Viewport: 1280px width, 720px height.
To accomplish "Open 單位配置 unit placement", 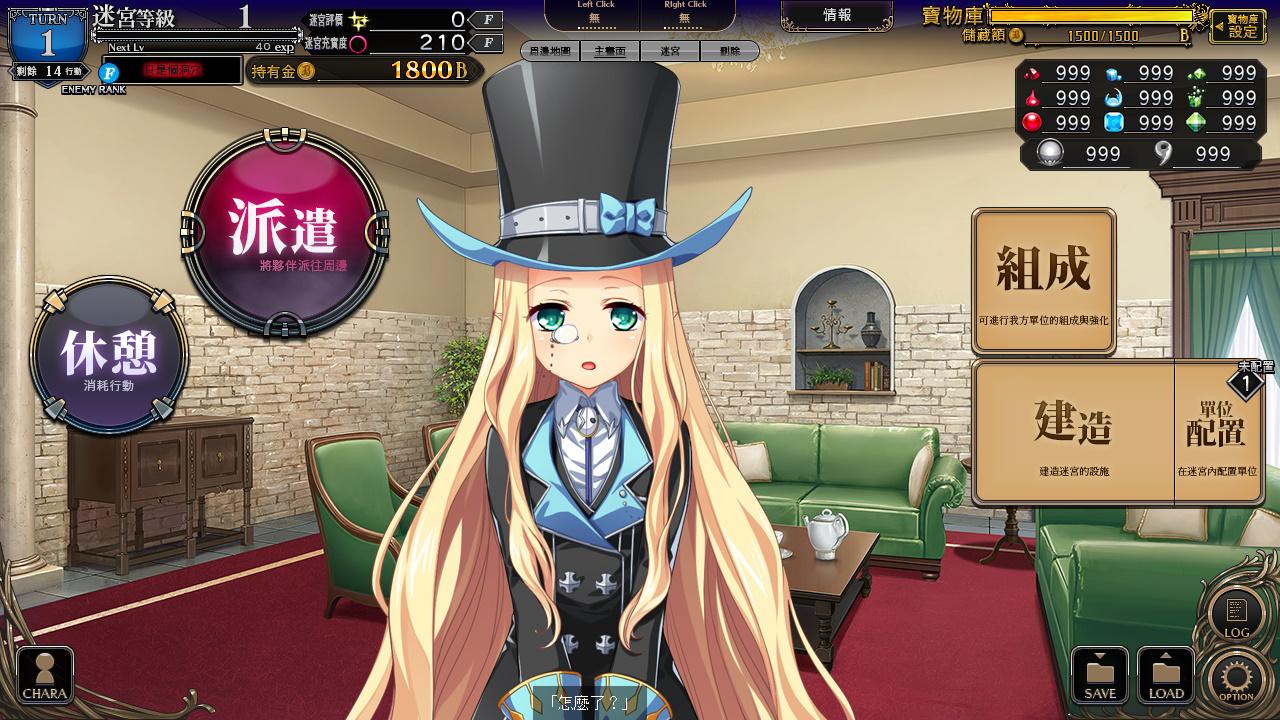I will coord(1216,432).
